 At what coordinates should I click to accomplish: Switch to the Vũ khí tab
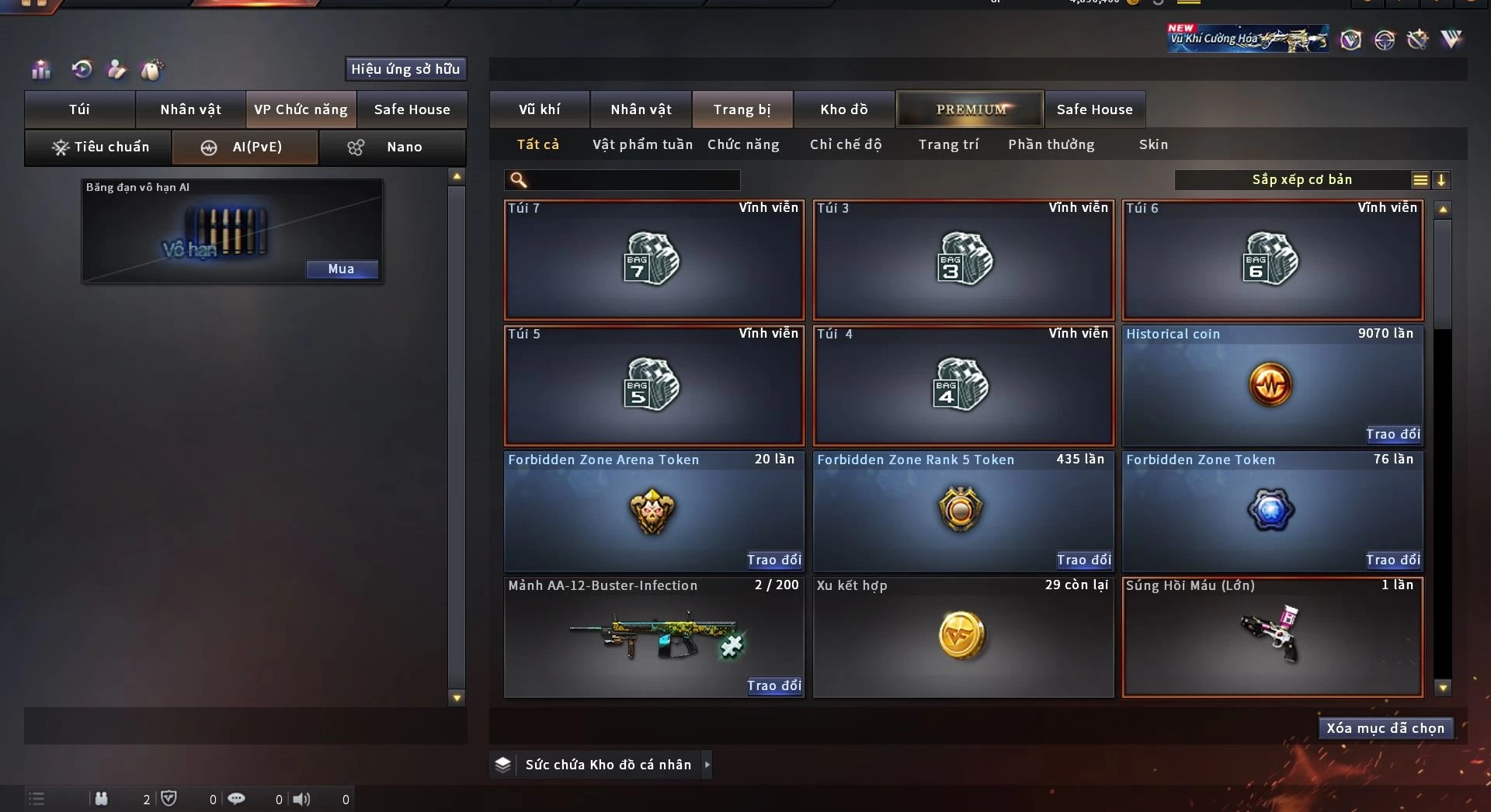(539, 109)
